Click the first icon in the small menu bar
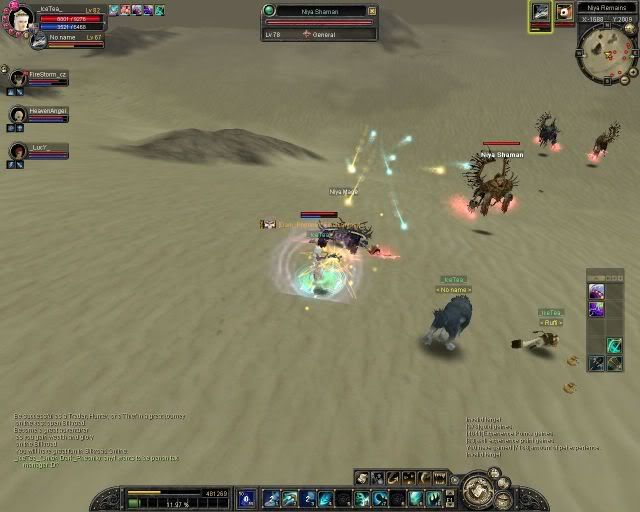Viewport: 640px width, 512px height. click(x=362, y=478)
